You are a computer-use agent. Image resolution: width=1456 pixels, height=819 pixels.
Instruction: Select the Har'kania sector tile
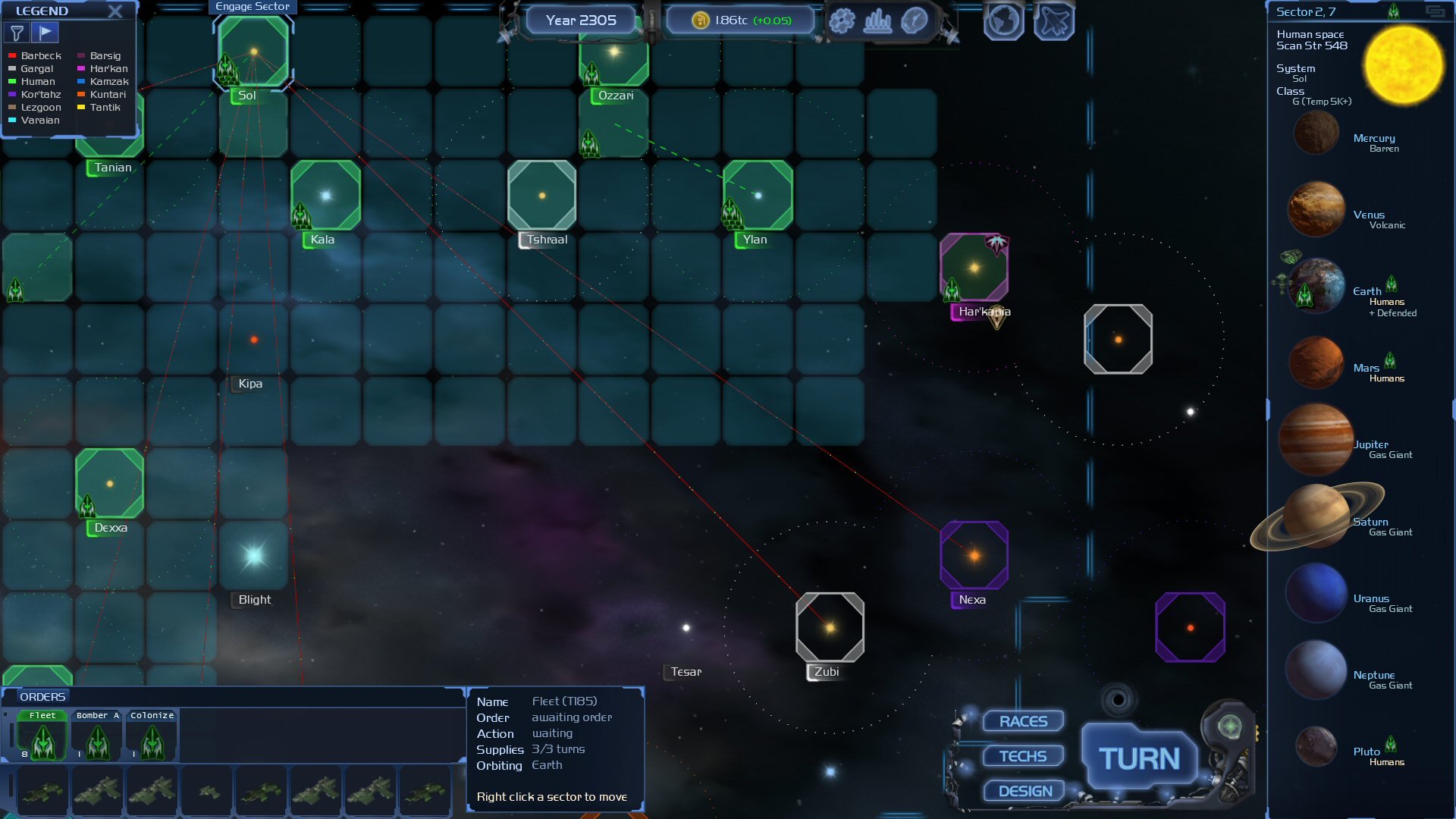point(974,267)
